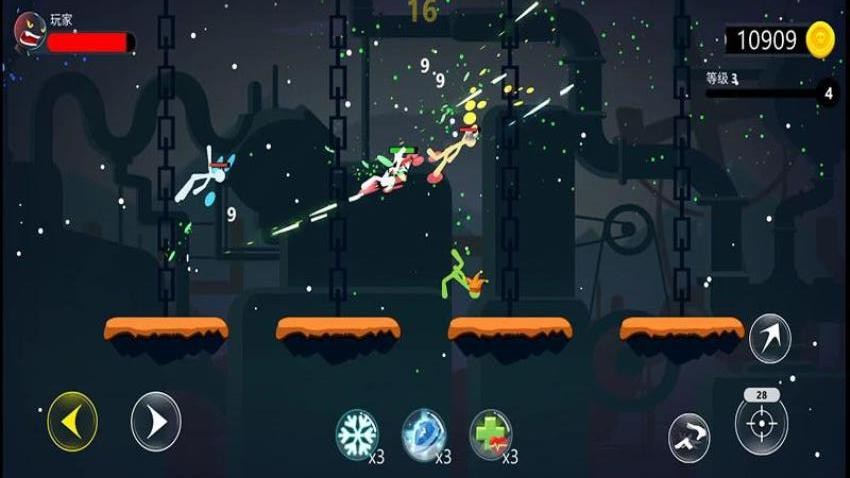Select the player avatar portrait
The image size is (850, 478).
(x=29, y=31)
